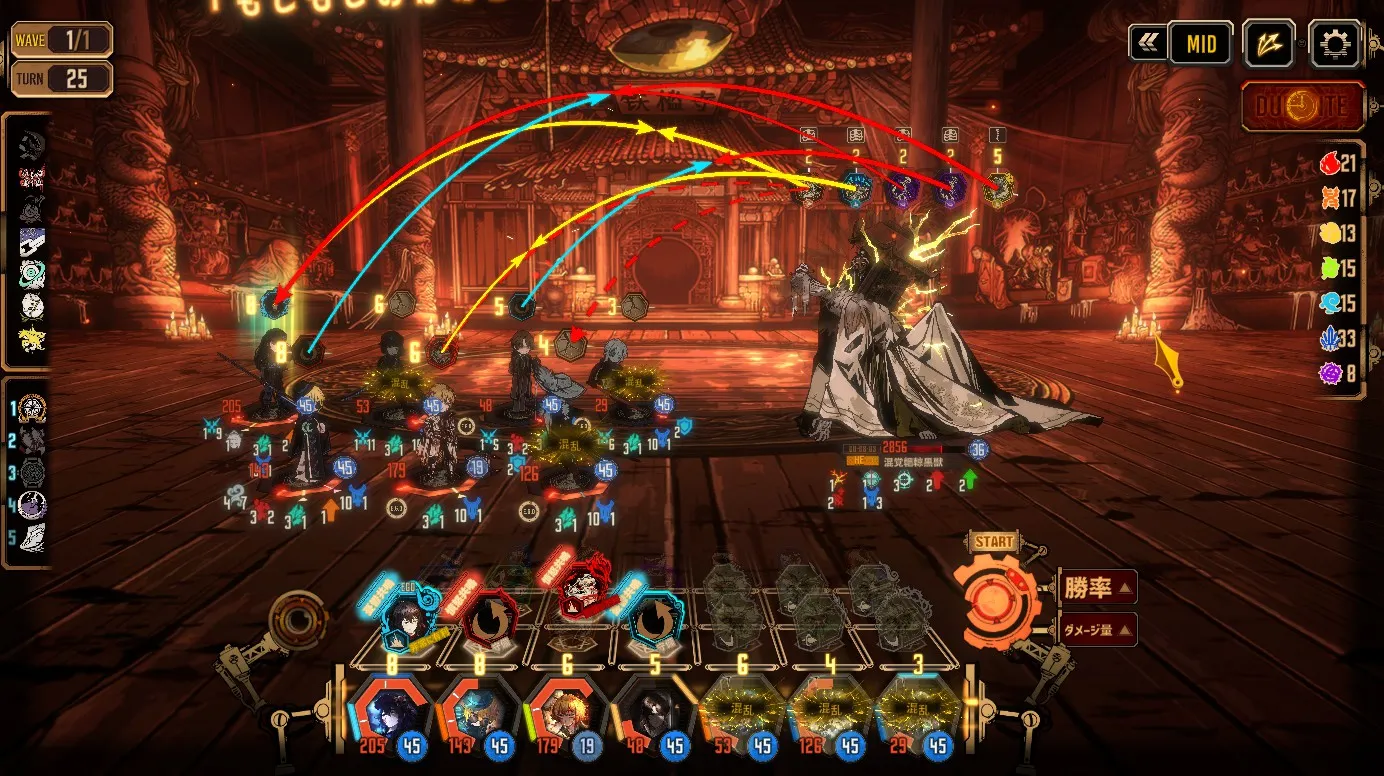Viewport: 1384px width, 776px height.
Task: Toggle the MID battle speed button
Action: click(1201, 44)
